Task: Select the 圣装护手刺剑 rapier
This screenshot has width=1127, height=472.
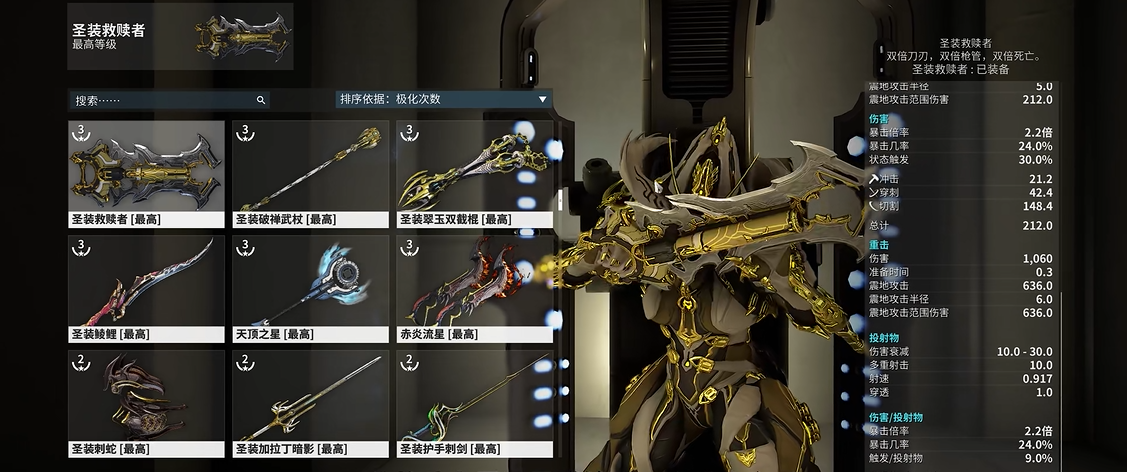Action: pyautogui.click(x=474, y=403)
